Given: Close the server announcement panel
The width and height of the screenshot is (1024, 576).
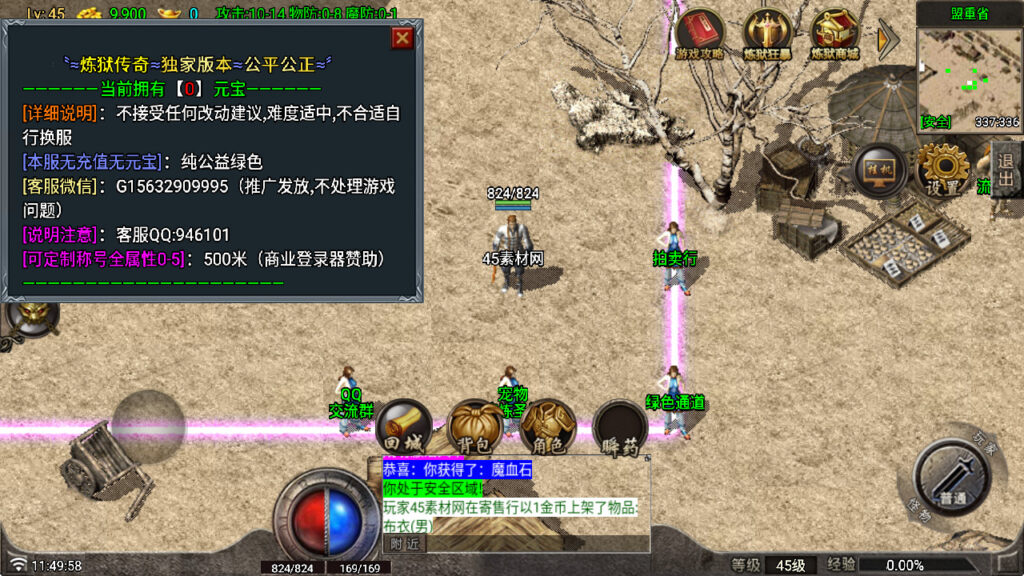Looking at the screenshot, I should [x=402, y=38].
